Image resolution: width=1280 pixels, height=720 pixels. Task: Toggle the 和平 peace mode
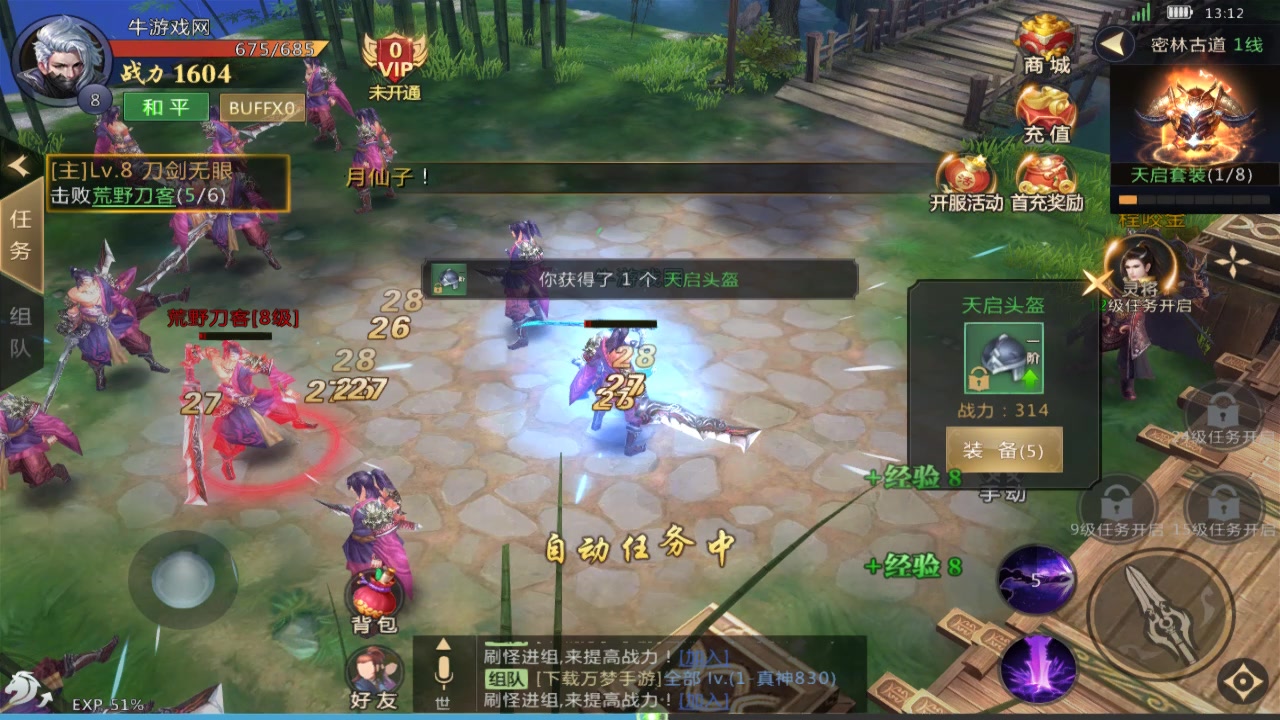165,107
